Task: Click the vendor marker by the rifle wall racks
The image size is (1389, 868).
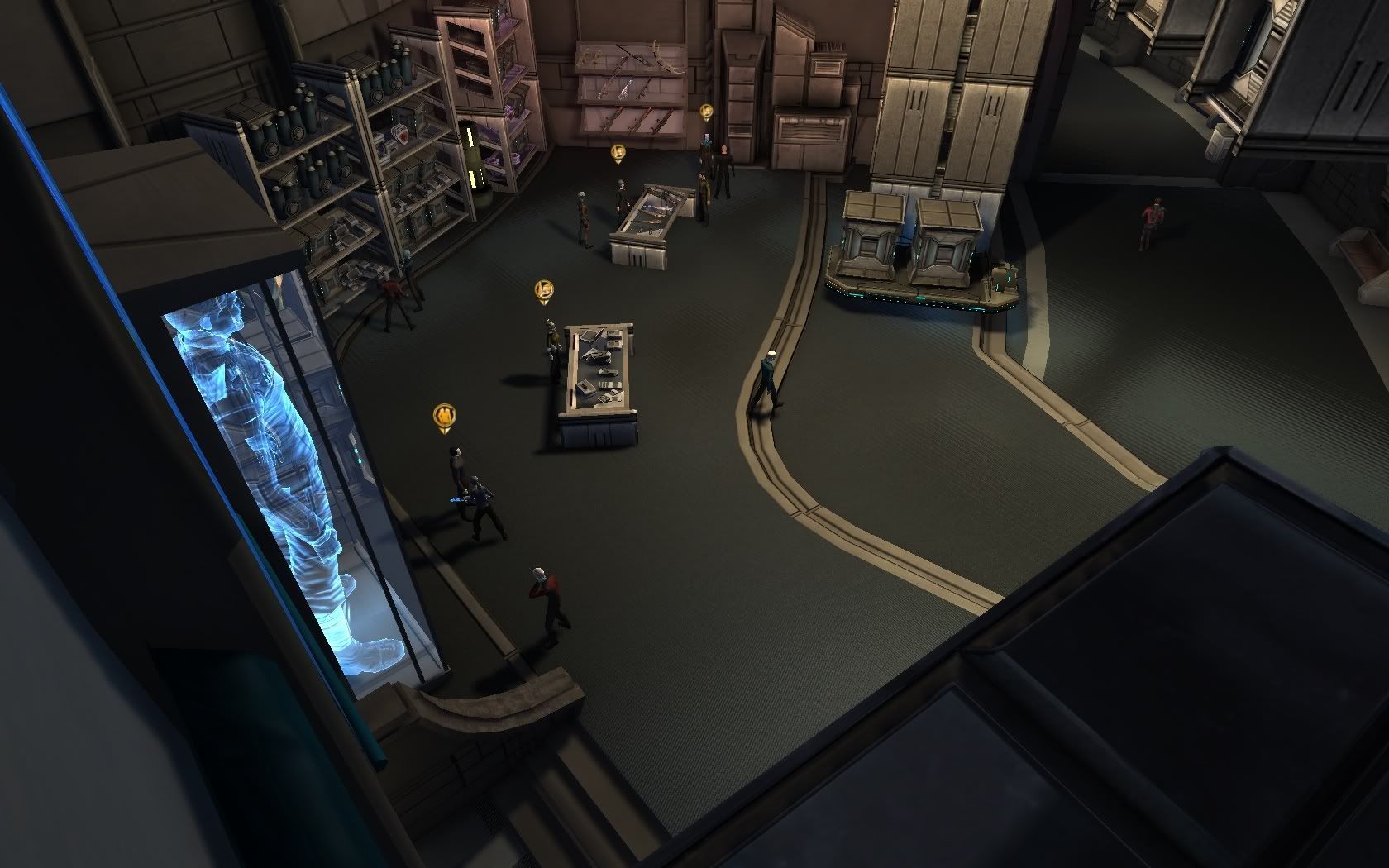Action: 706,111
